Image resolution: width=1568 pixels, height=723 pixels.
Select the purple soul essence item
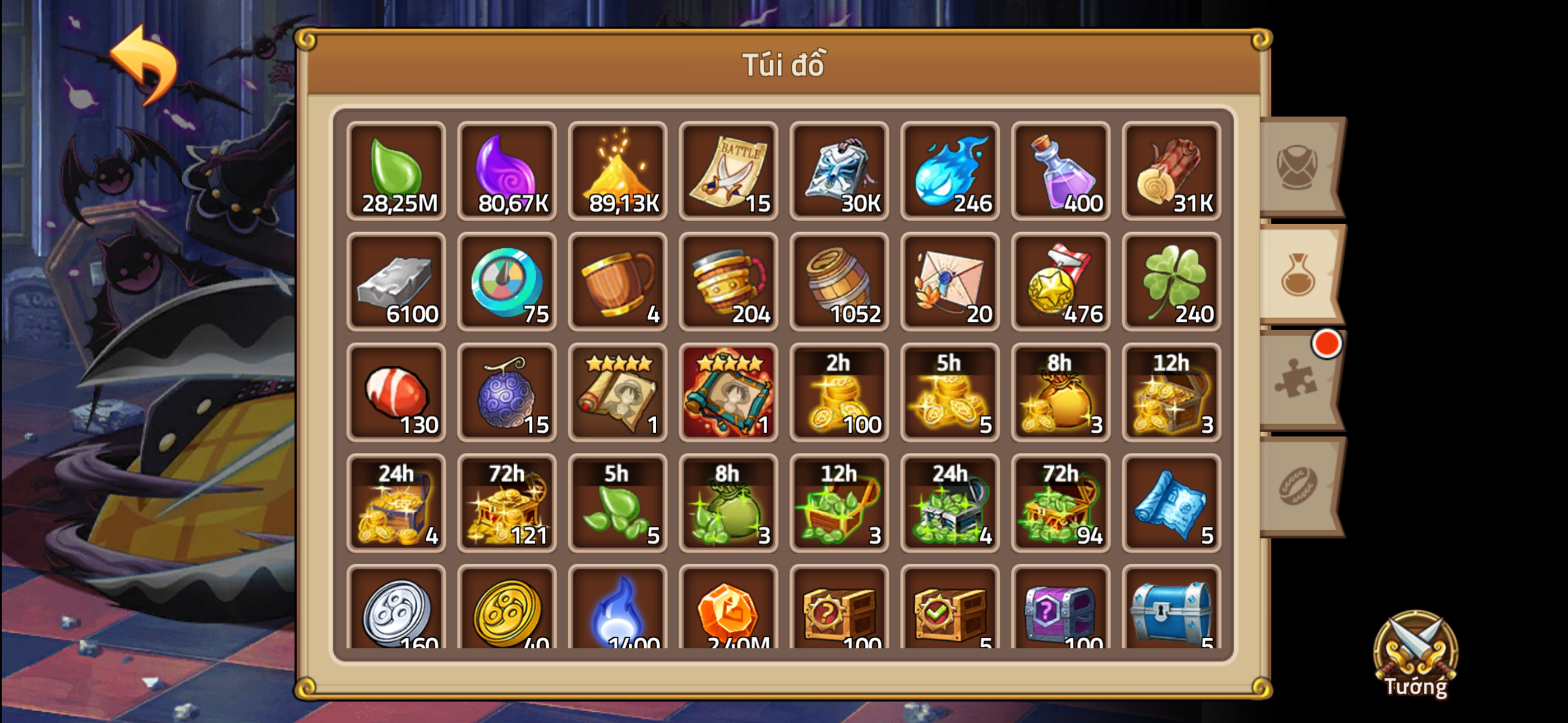pos(506,172)
